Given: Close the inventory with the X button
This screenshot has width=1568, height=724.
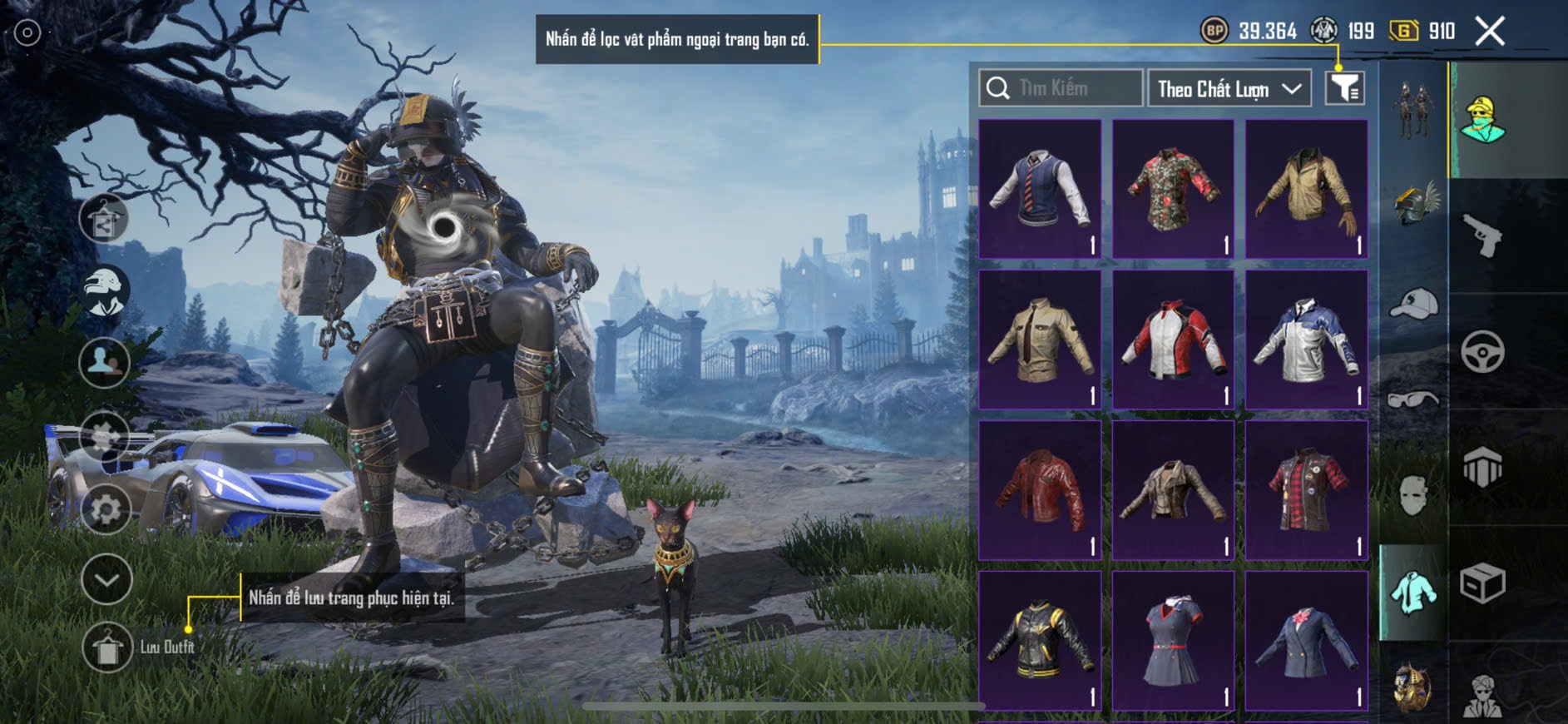Looking at the screenshot, I should pyautogui.click(x=1489, y=32).
